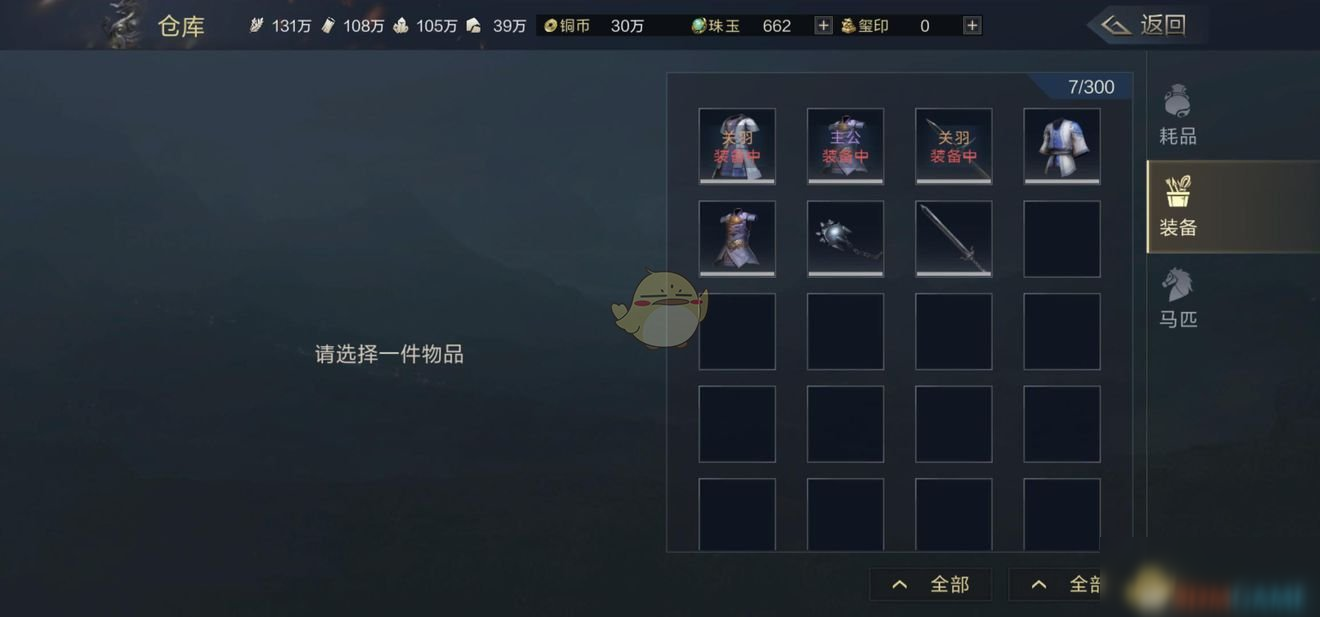Select the unequipped long sword item
The width and height of the screenshot is (1320, 617).
[953, 238]
